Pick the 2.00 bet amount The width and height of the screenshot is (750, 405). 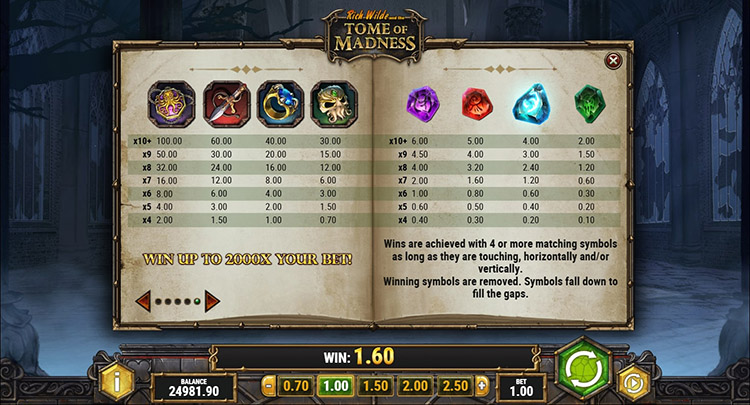(412, 386)
